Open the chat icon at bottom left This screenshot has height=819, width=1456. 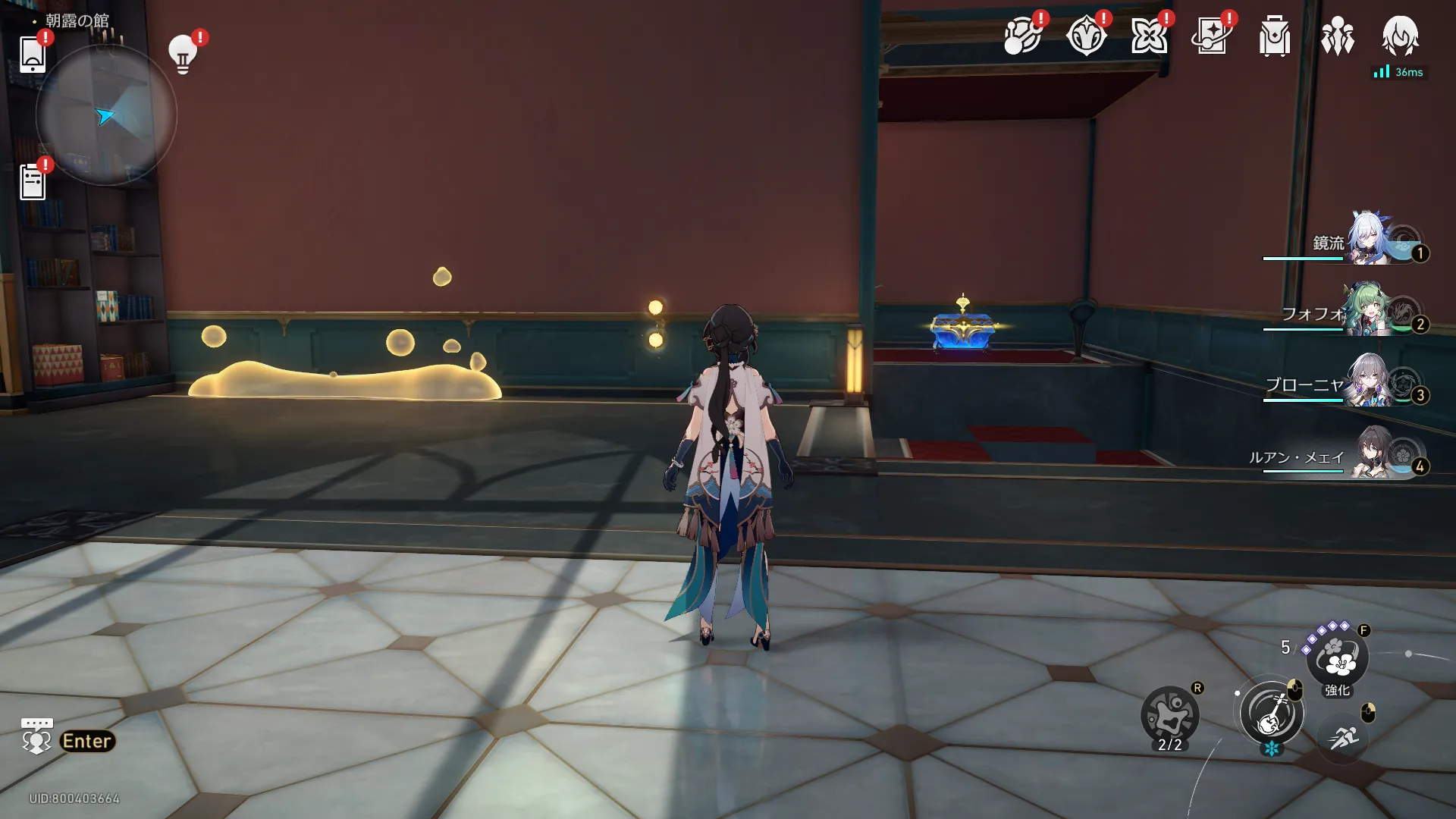[36, 737]
